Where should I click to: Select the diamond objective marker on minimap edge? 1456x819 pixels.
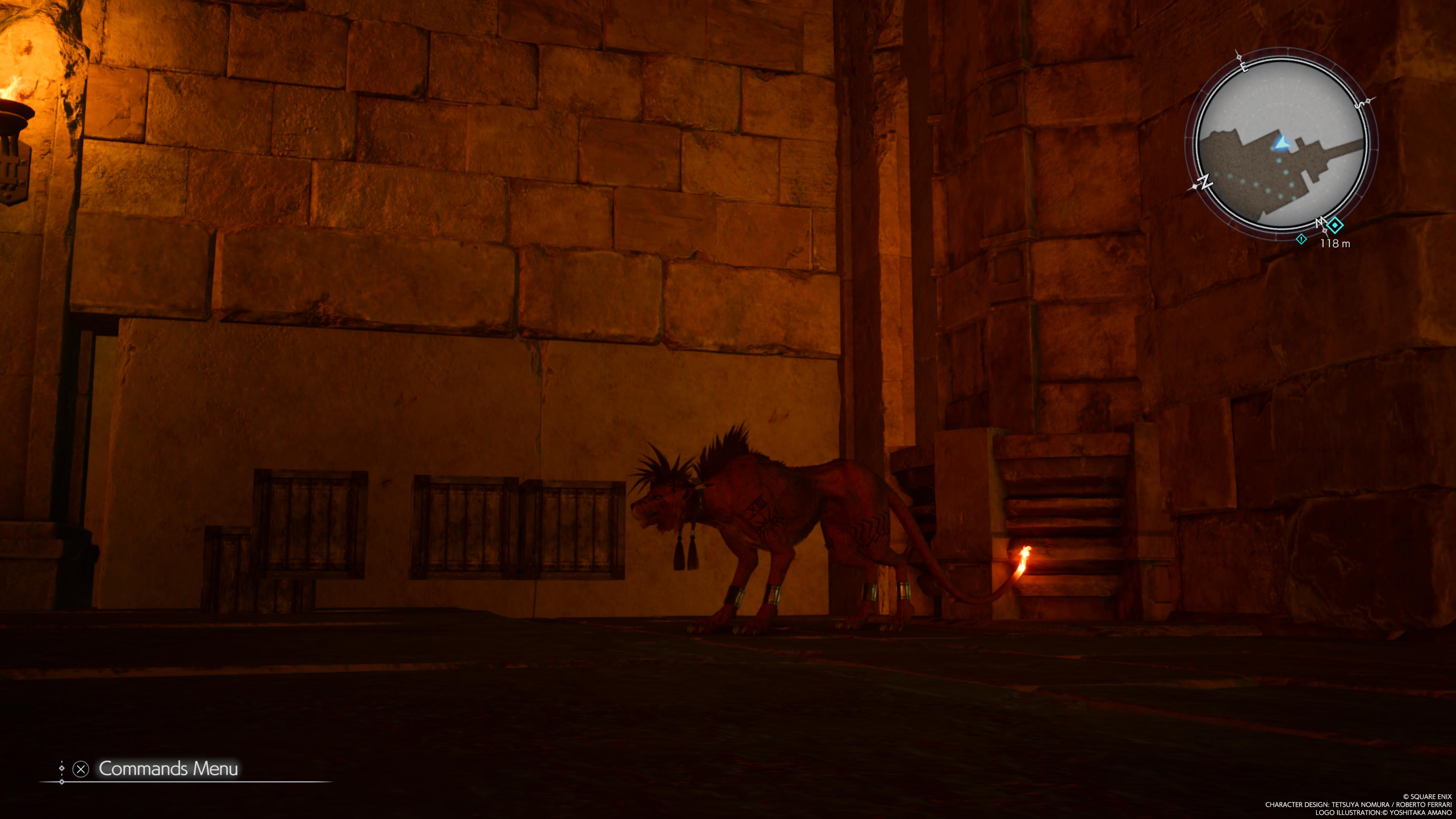click(1335, 226)
